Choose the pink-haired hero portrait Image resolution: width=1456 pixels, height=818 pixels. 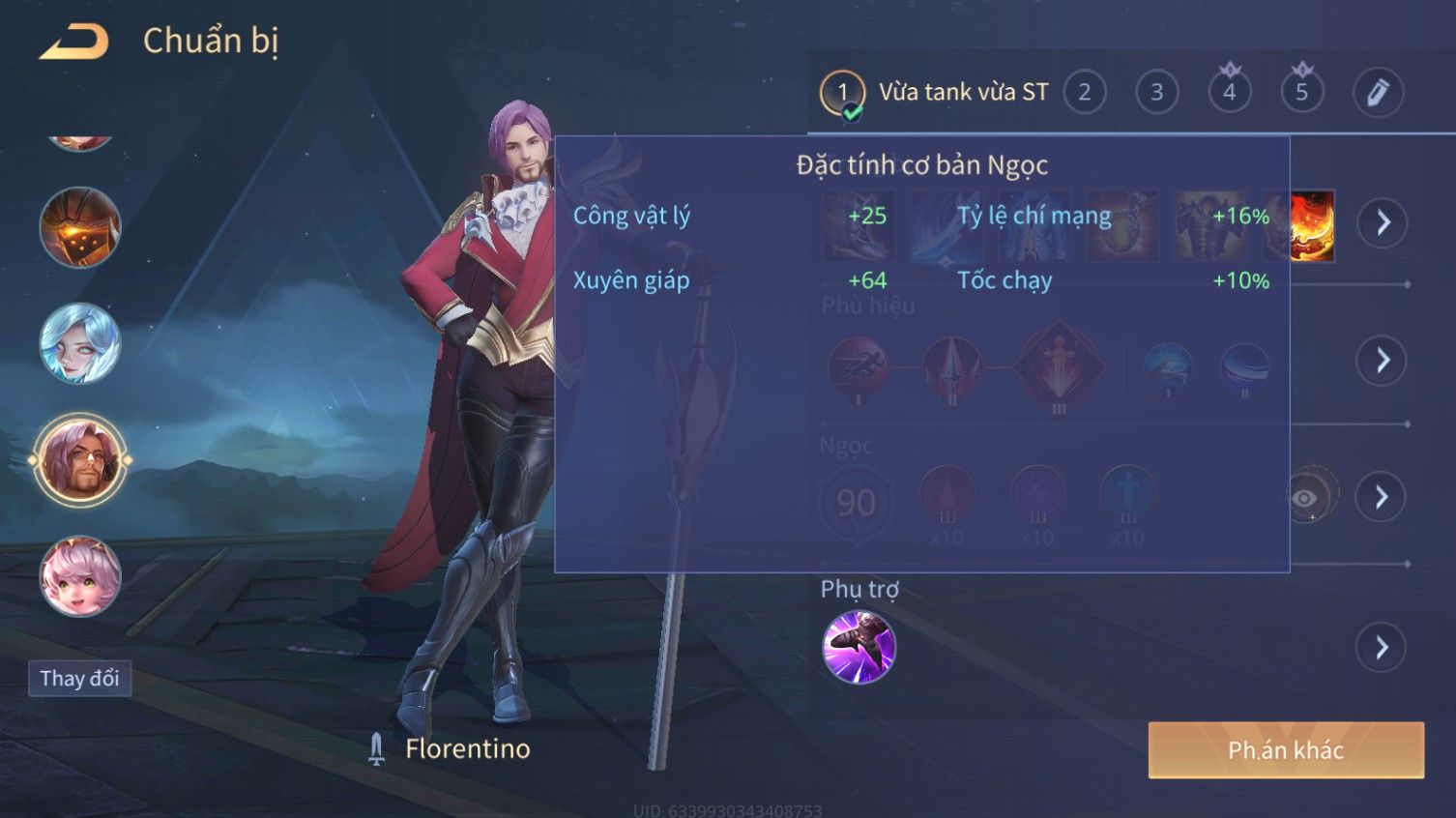point(80,576)
